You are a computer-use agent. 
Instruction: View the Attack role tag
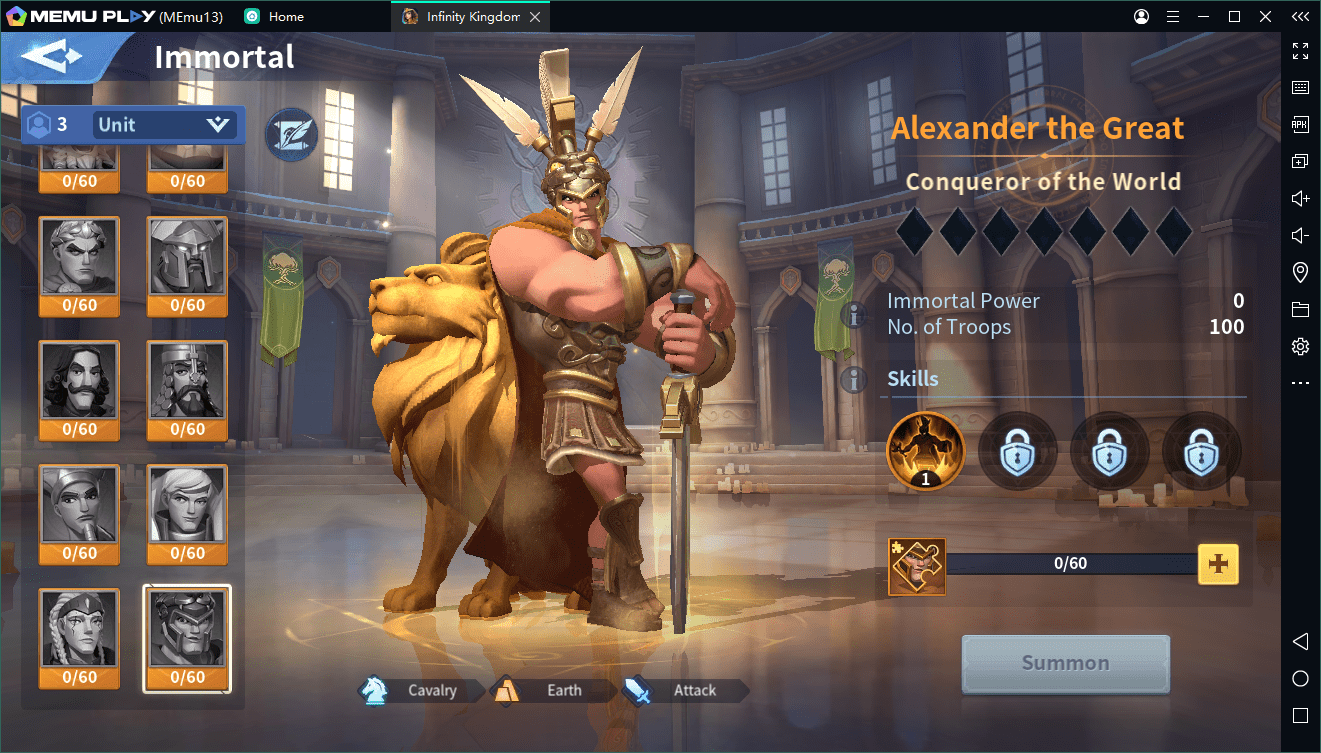[x=684, y=690]
